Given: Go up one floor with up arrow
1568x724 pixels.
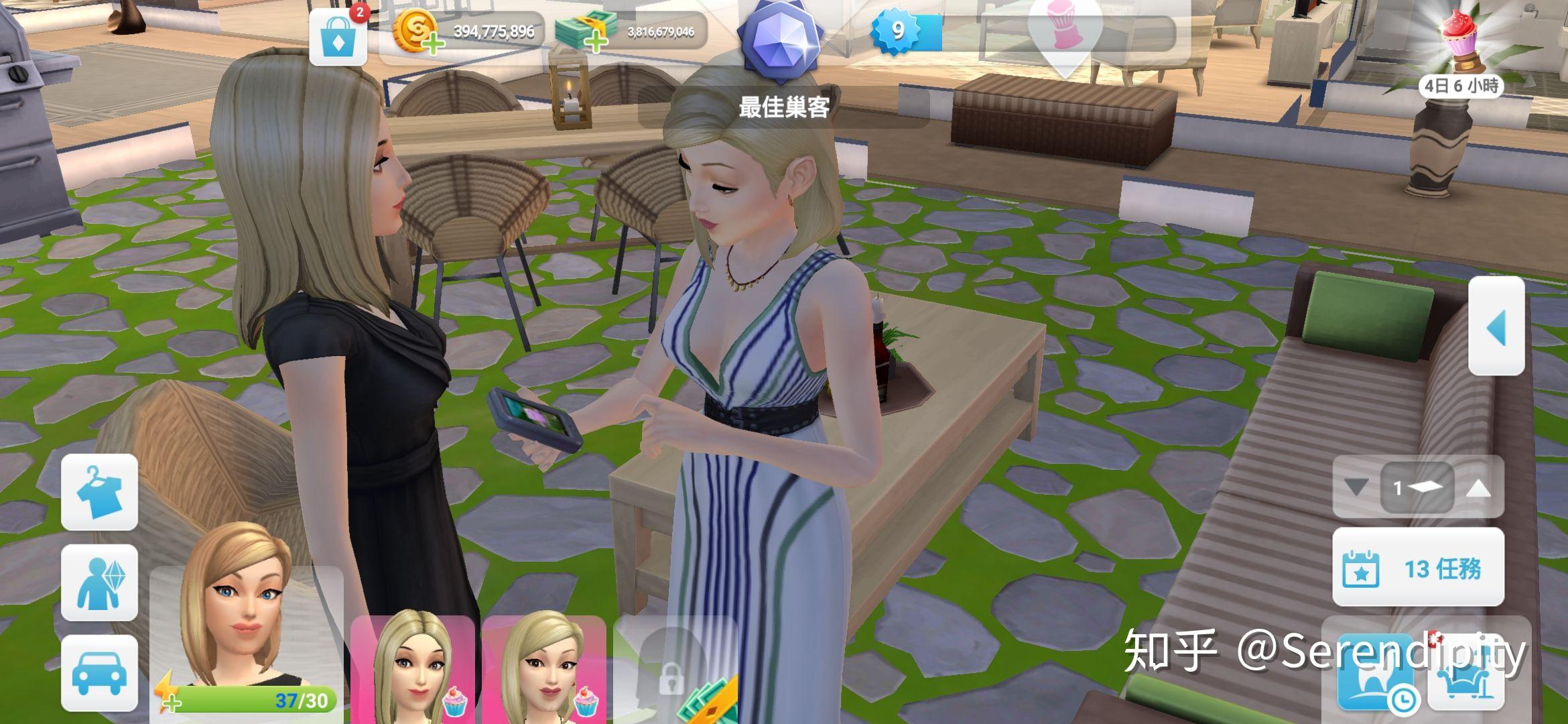Looking at the screenshot, I should pyautogui.click(x=1478, y=487).
